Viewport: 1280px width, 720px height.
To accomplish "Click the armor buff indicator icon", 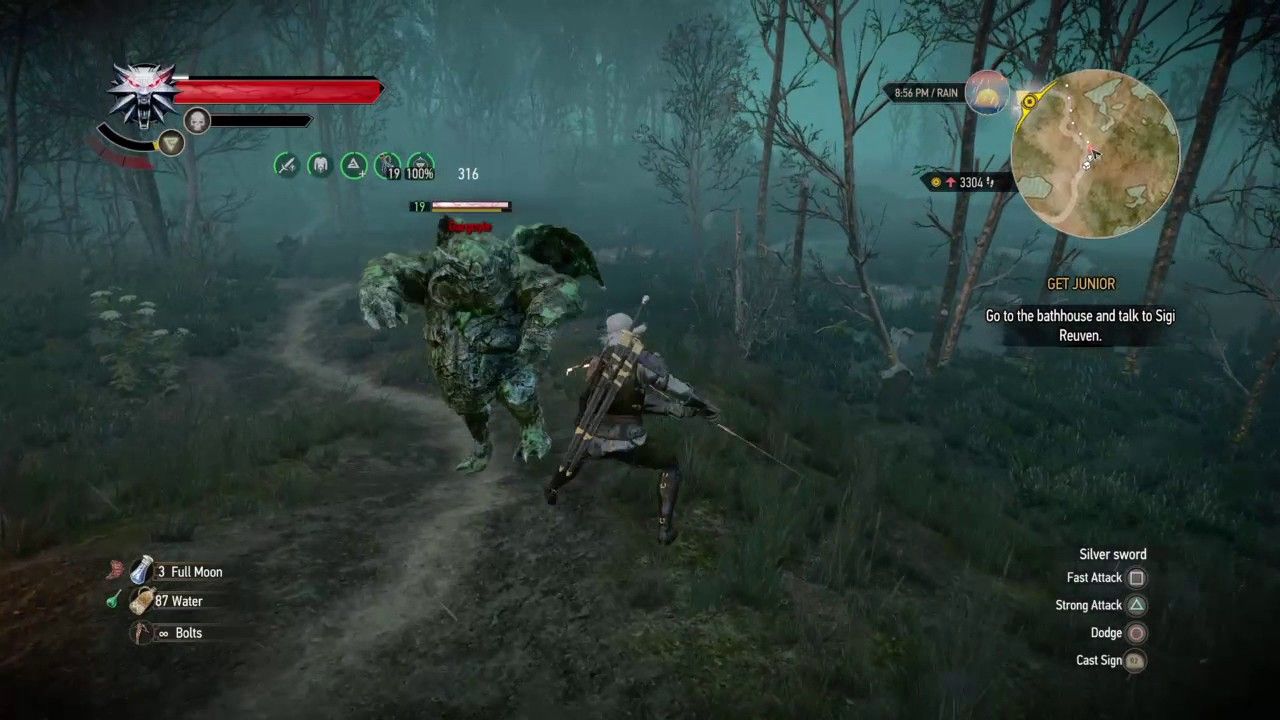I will point(320,165).
